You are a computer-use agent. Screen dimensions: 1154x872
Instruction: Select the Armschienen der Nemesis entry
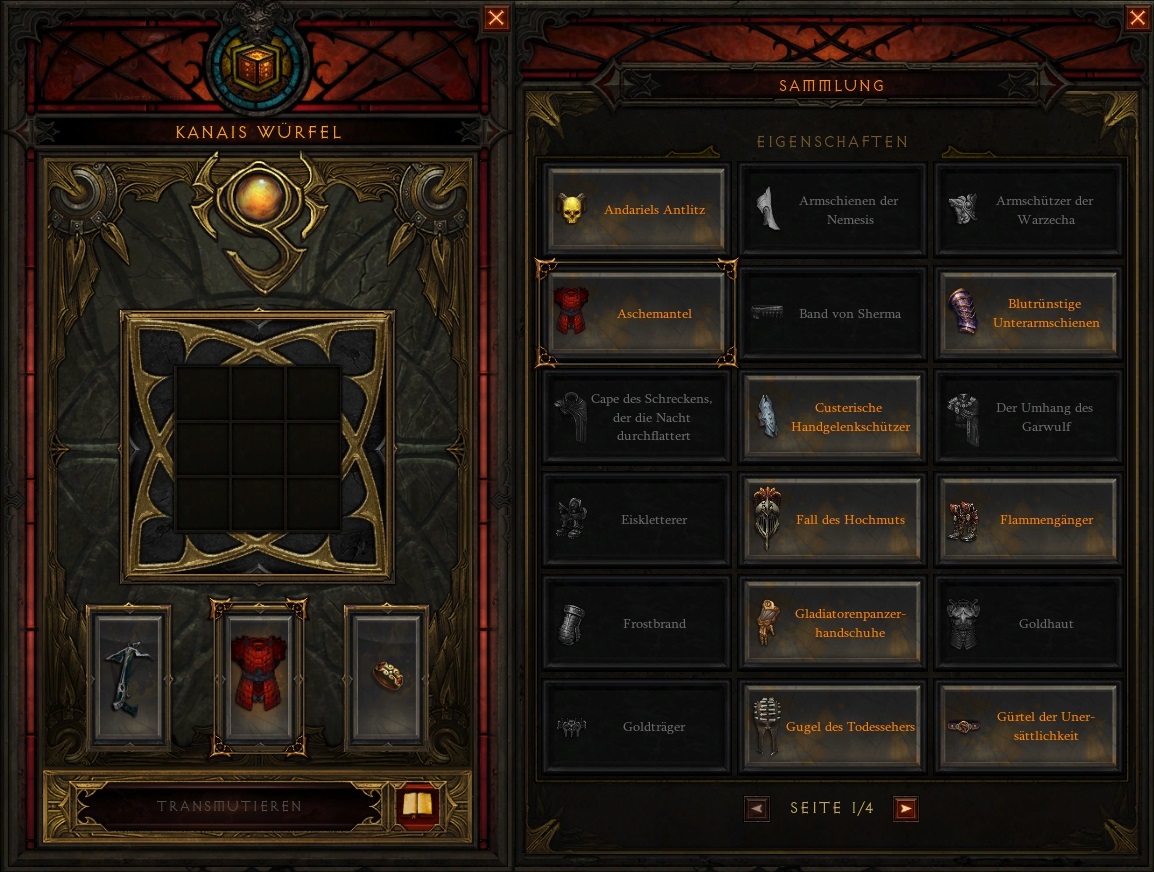(832, 210)
